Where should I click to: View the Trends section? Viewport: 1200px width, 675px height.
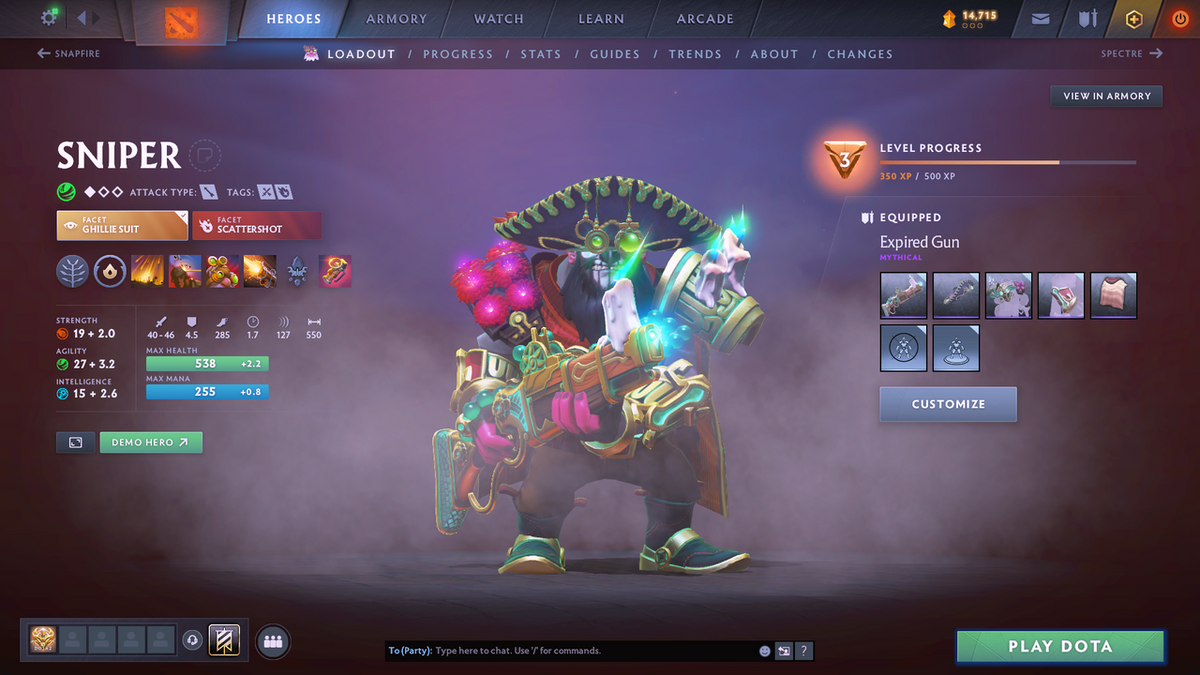click(x=695, y=54)
